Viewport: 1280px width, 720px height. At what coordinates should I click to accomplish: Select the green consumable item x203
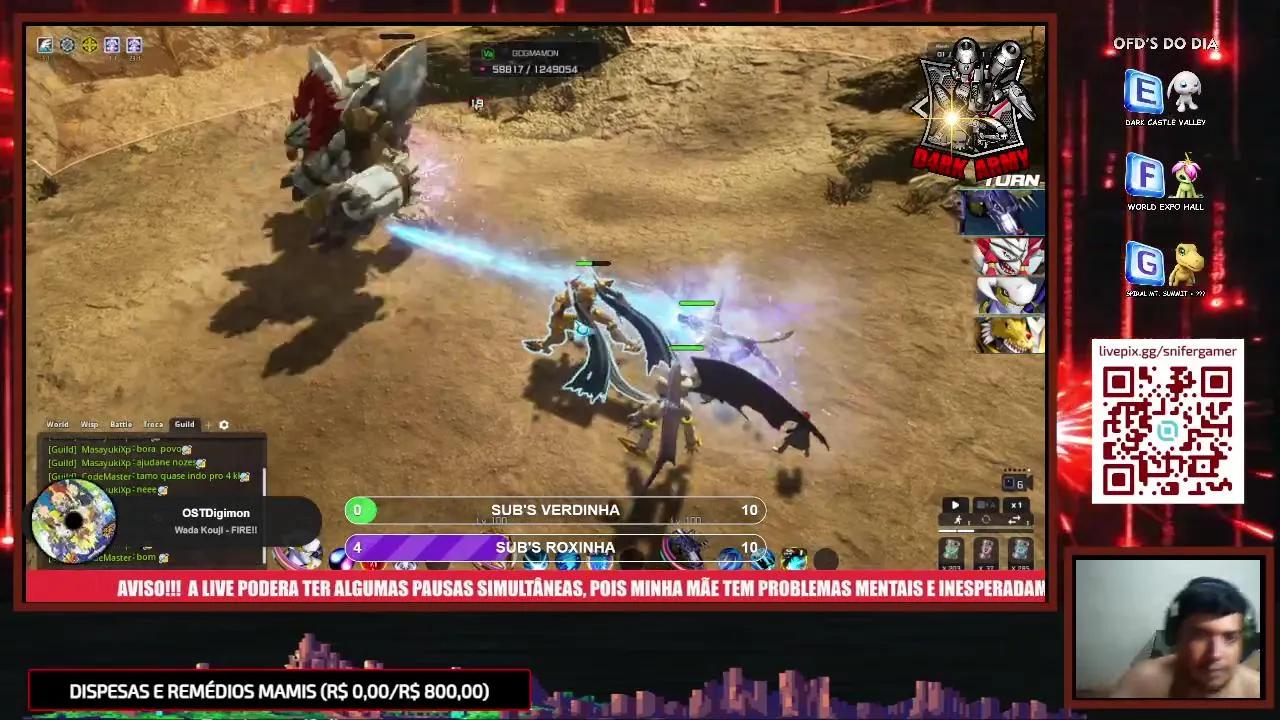[951, 549]
